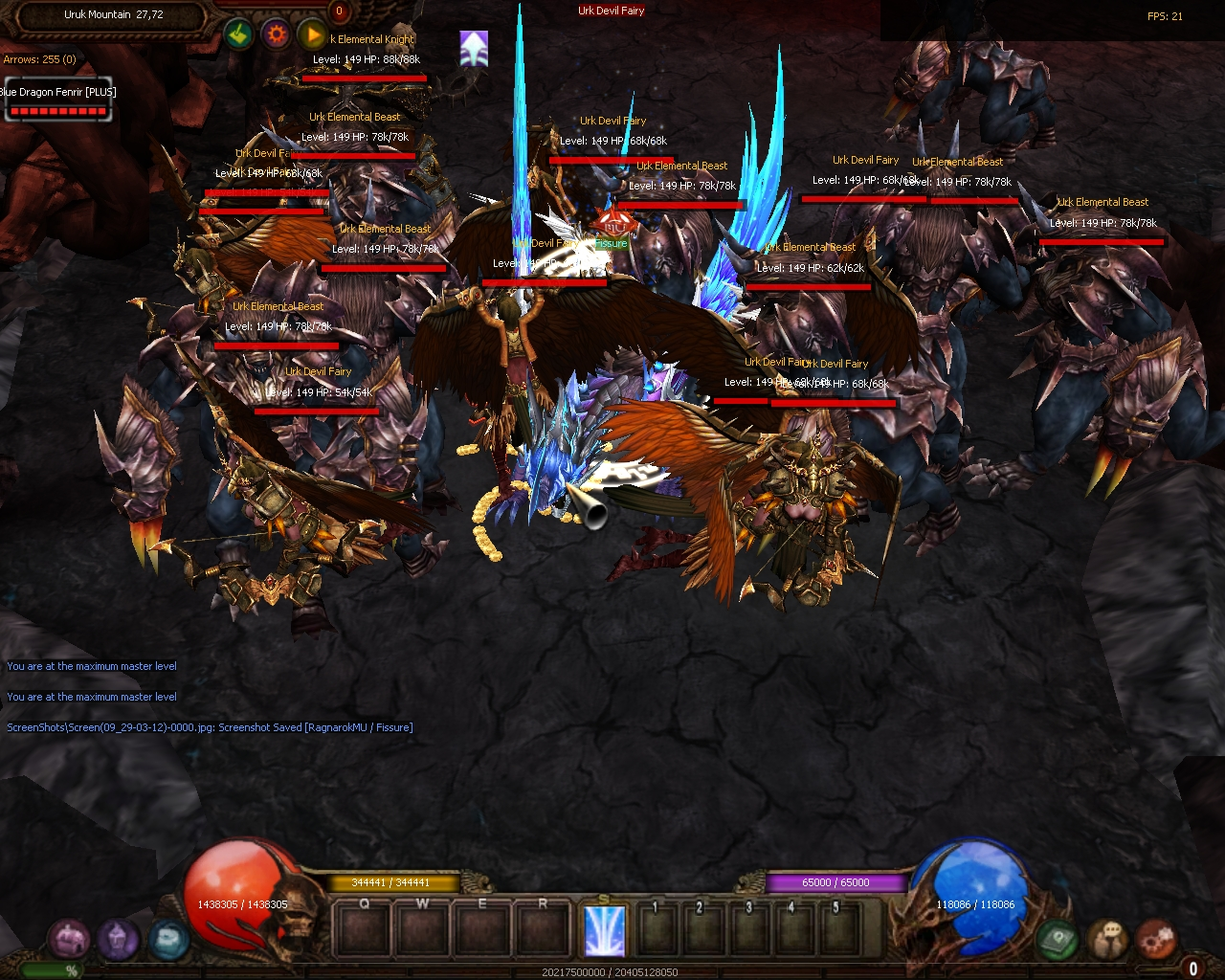Open the orange gear helper settings
The height and width of the screenshot is (980, 1225).
click(277, 35)
